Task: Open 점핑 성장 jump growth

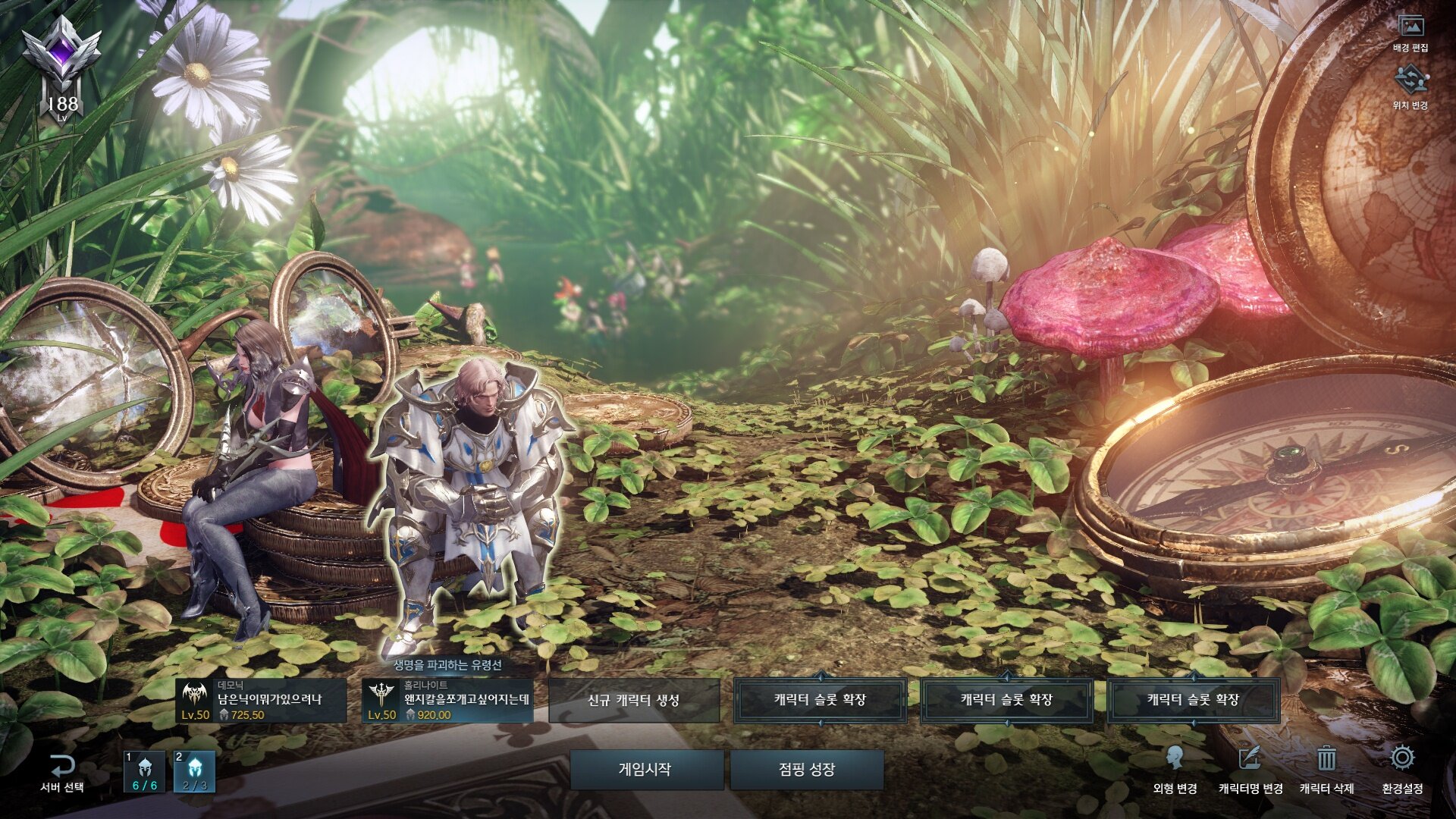Action: 807,770
